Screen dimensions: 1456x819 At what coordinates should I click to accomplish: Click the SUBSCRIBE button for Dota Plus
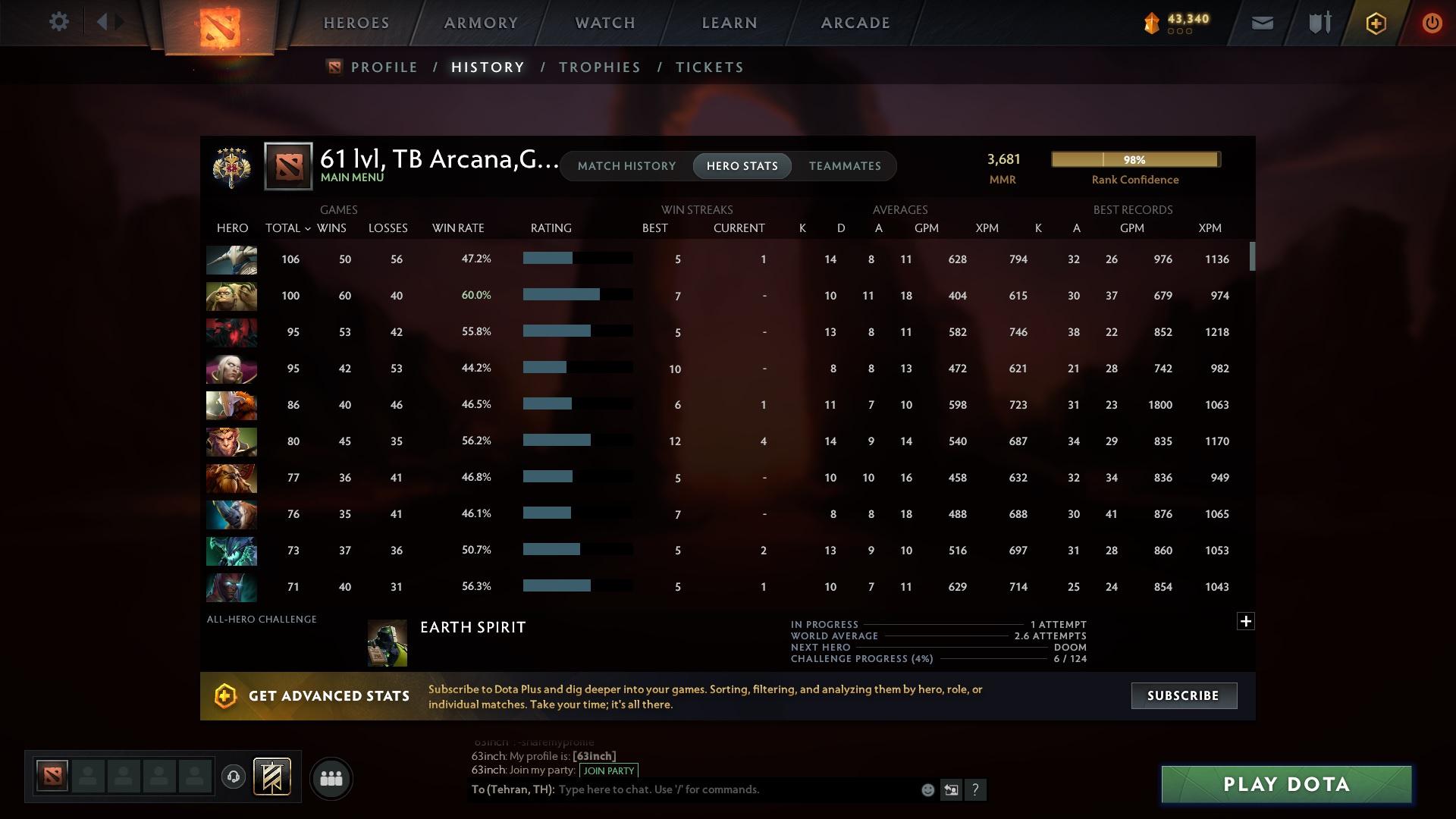1183,695
